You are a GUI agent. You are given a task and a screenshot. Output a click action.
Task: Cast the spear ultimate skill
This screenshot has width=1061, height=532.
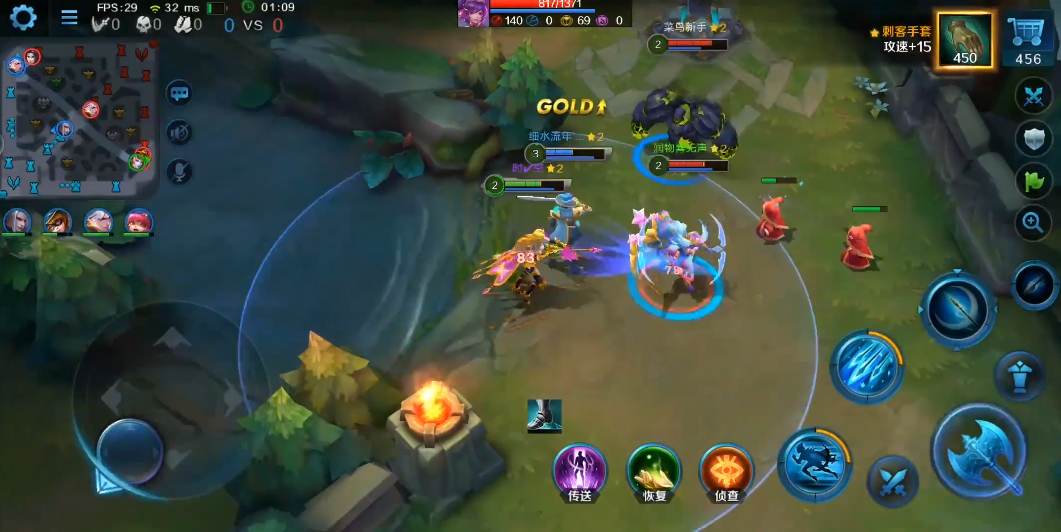[x=957, y=309]
